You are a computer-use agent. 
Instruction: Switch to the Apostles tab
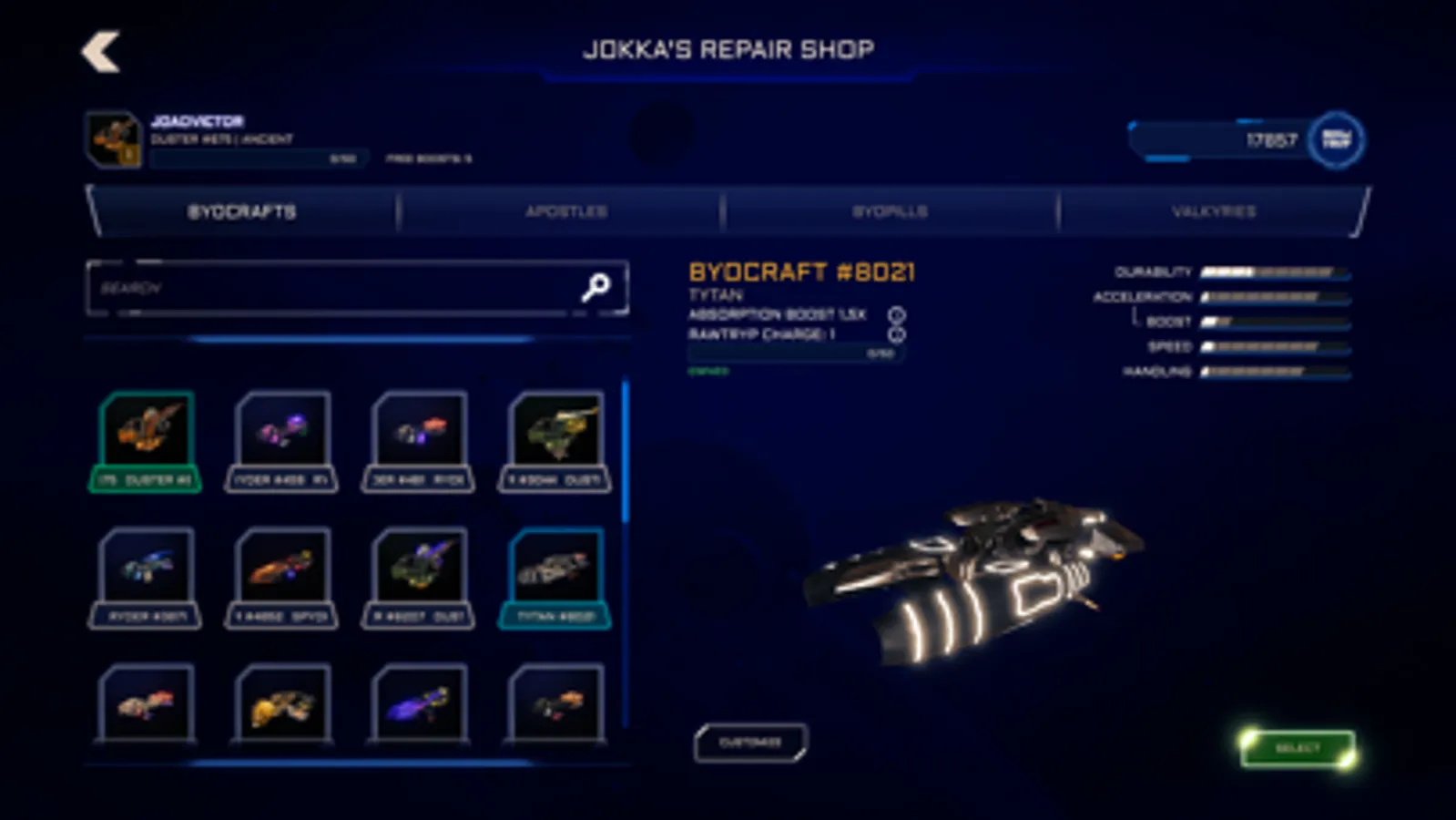click(x=566, y=211)
